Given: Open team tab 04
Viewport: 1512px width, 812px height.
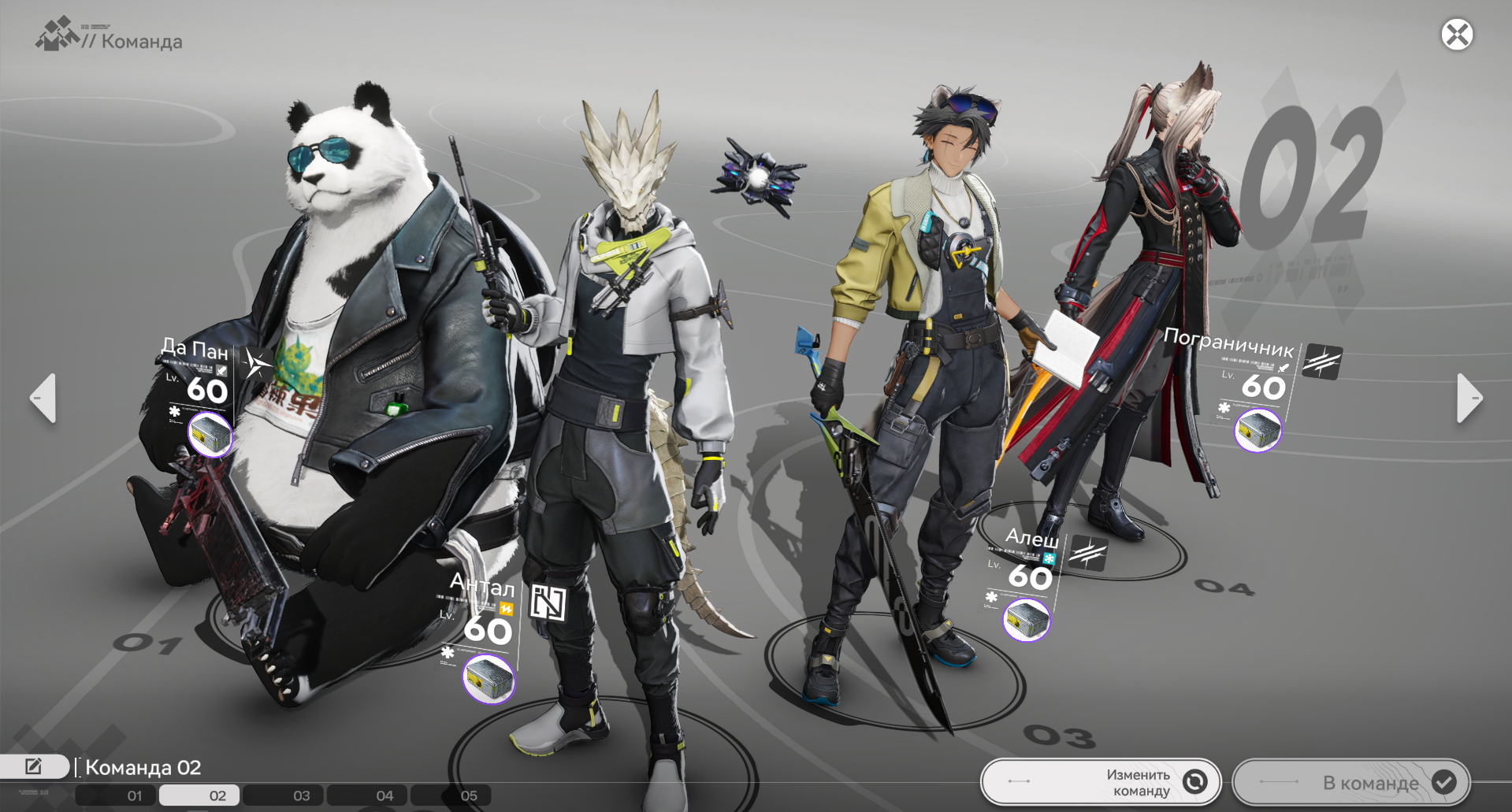Looking at the screenshot, I should point(385,795).
